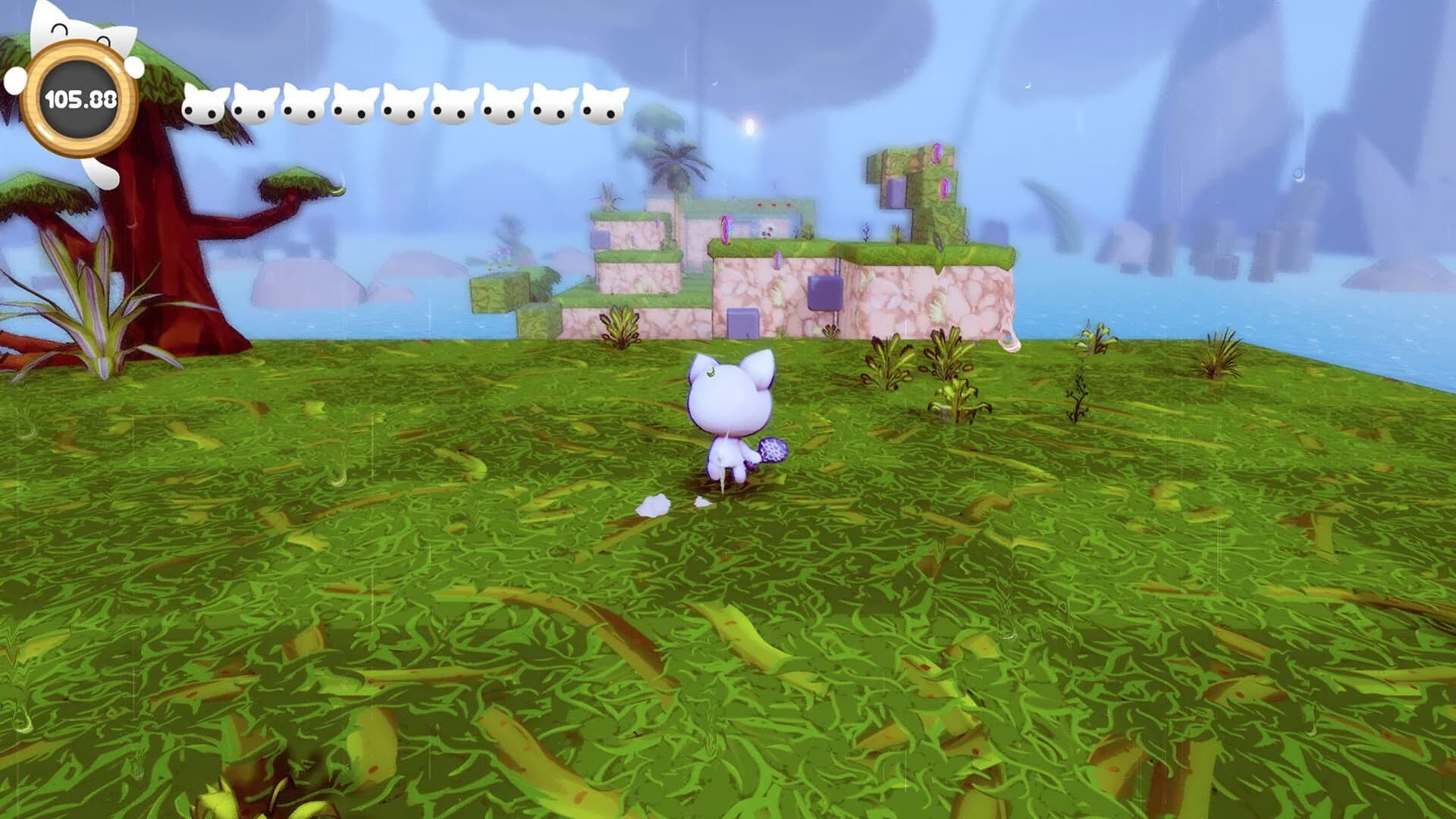The height and width of the screenshot is (819, 1456).
Task: Click the spiderweb net held by the character
Action: pos(773,450)
